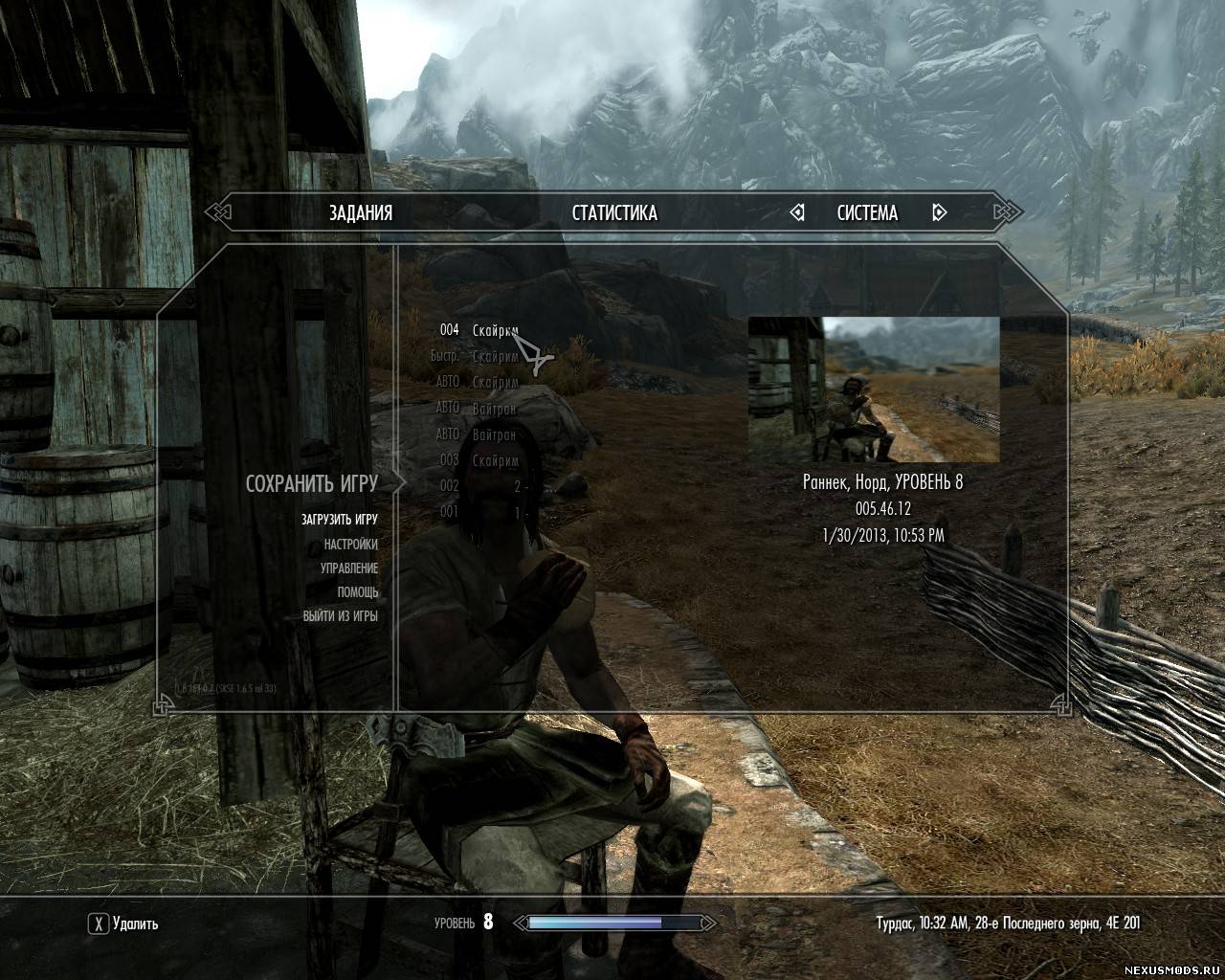Screen dimensions: 1225x980
Task: Click the right arrow beside СИСТЕМА
Action: [x=939, y=212]
